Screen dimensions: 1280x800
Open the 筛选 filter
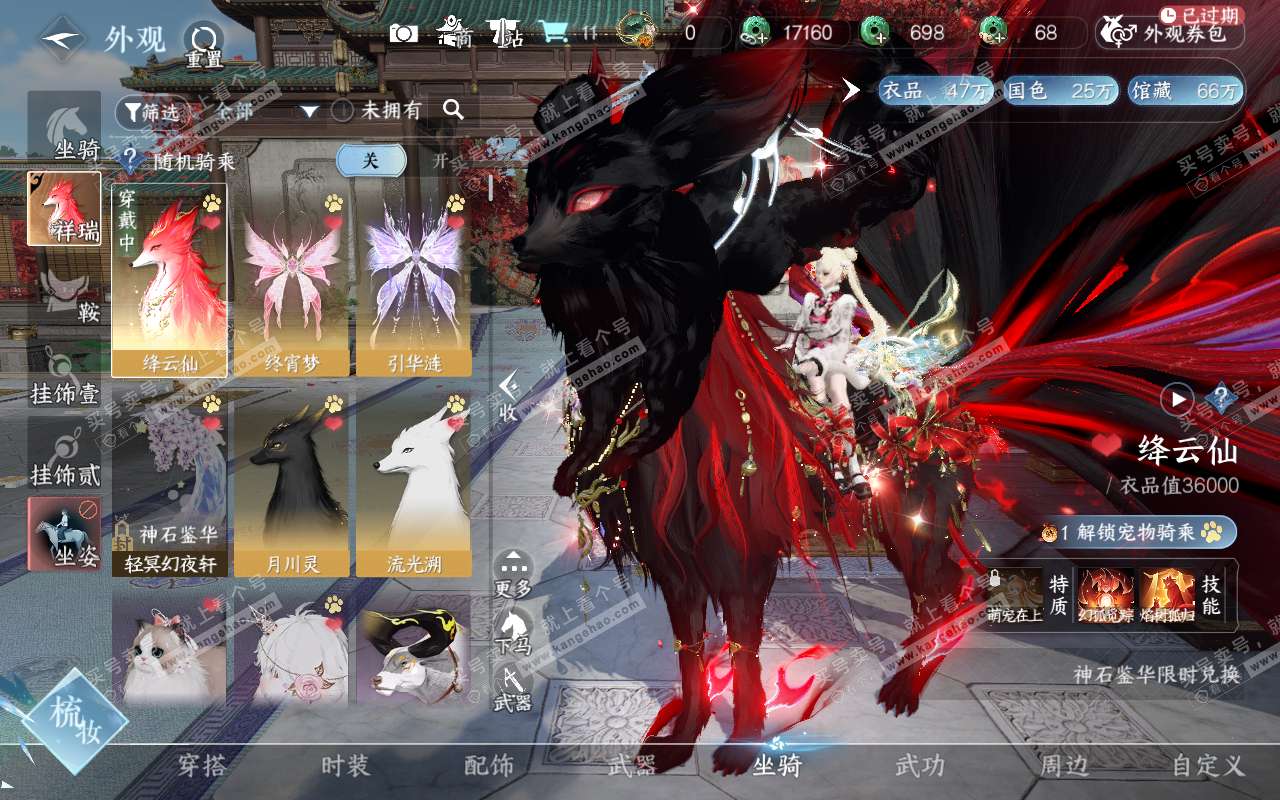pos(152,111)
